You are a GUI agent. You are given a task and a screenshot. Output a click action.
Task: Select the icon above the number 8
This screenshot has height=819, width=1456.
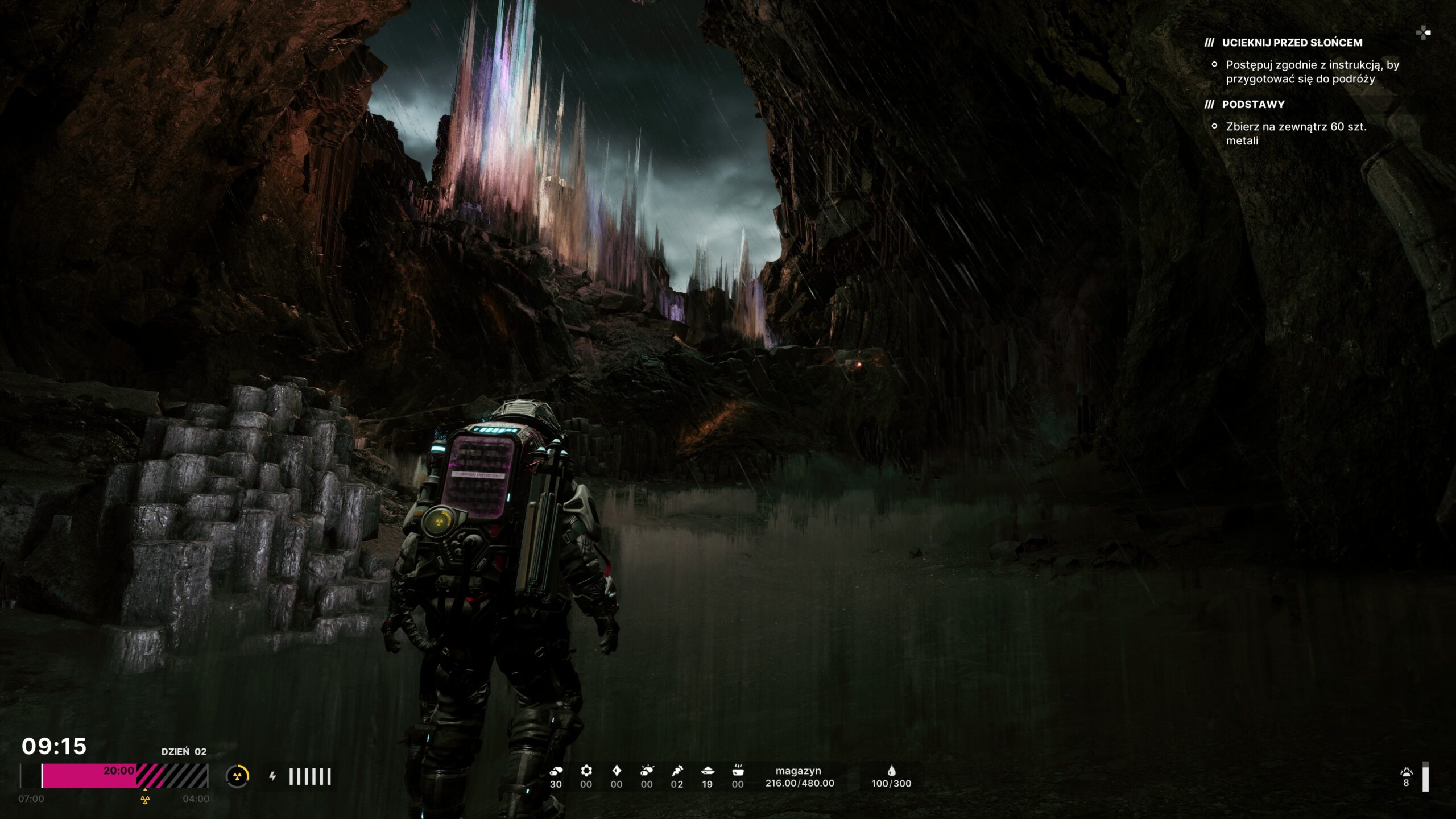[1406, 772]
